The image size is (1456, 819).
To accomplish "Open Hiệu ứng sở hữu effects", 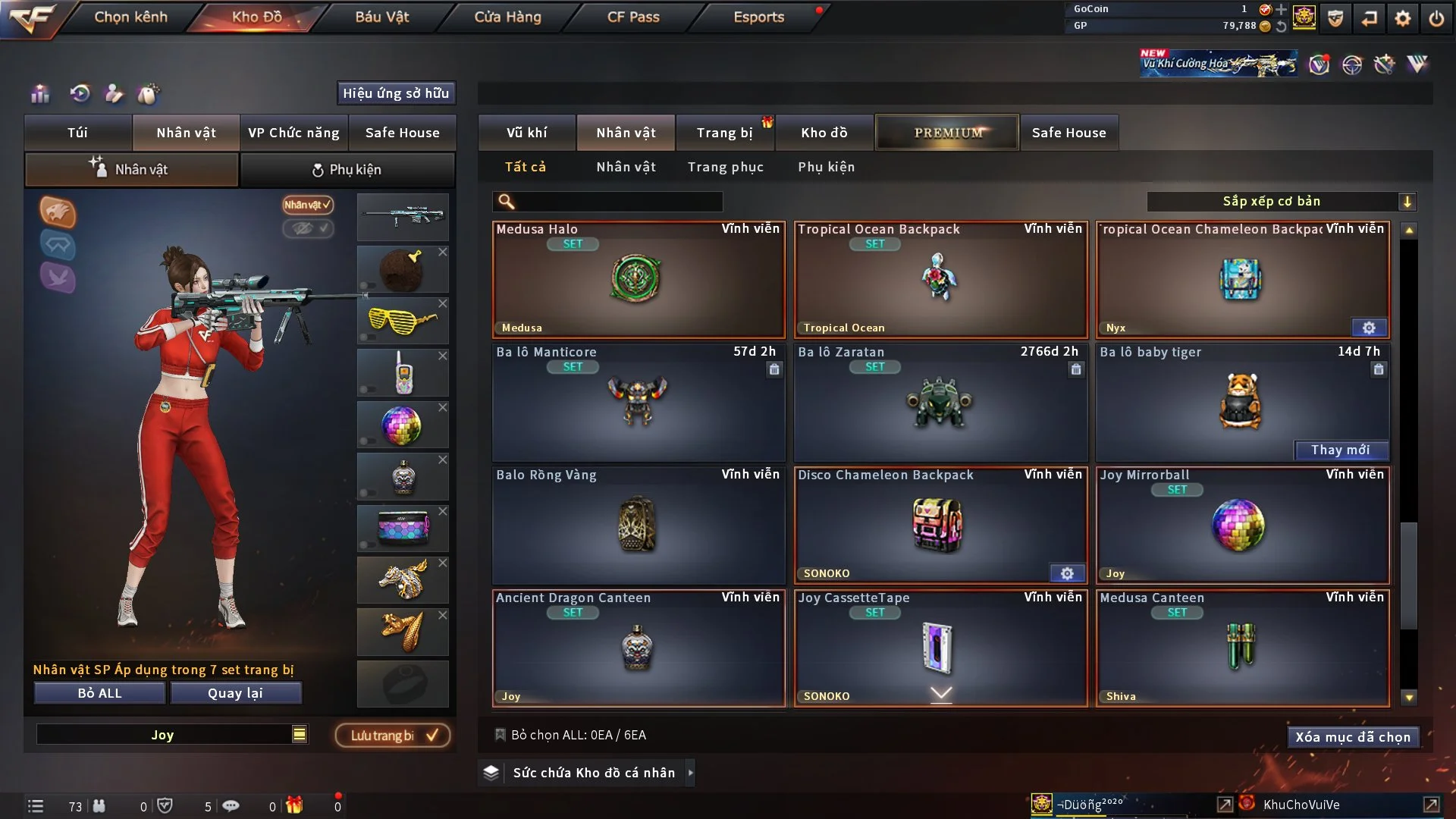I will point(396,93).
